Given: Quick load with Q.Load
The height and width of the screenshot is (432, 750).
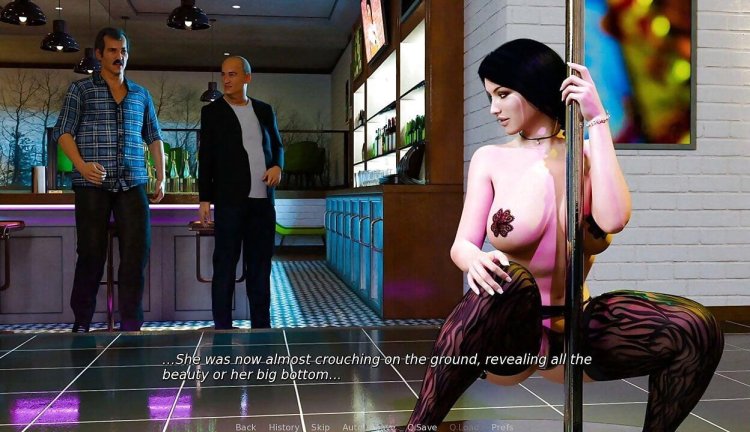Looking at the screenshot, I should click(x=464, y=427).
